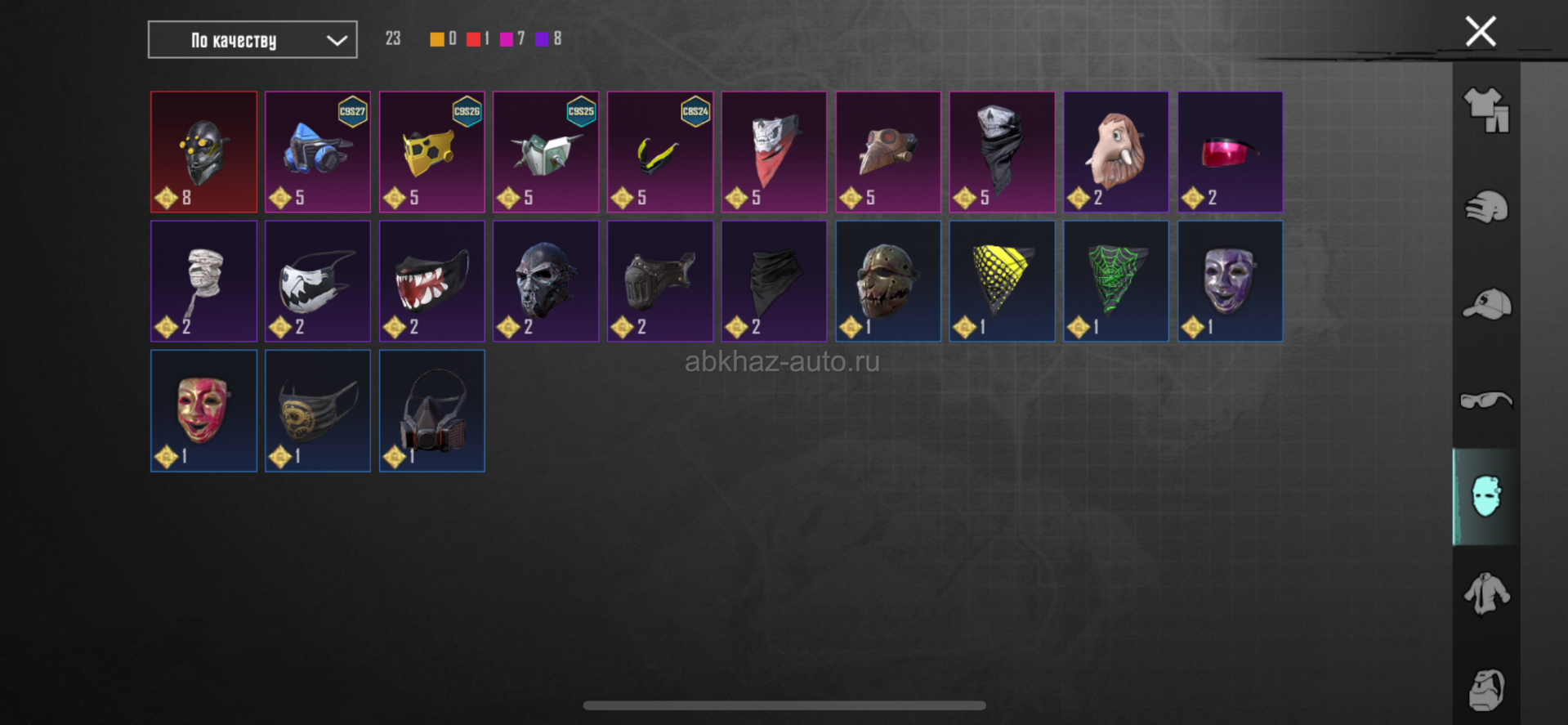Open the helmet category tab

1486,207
